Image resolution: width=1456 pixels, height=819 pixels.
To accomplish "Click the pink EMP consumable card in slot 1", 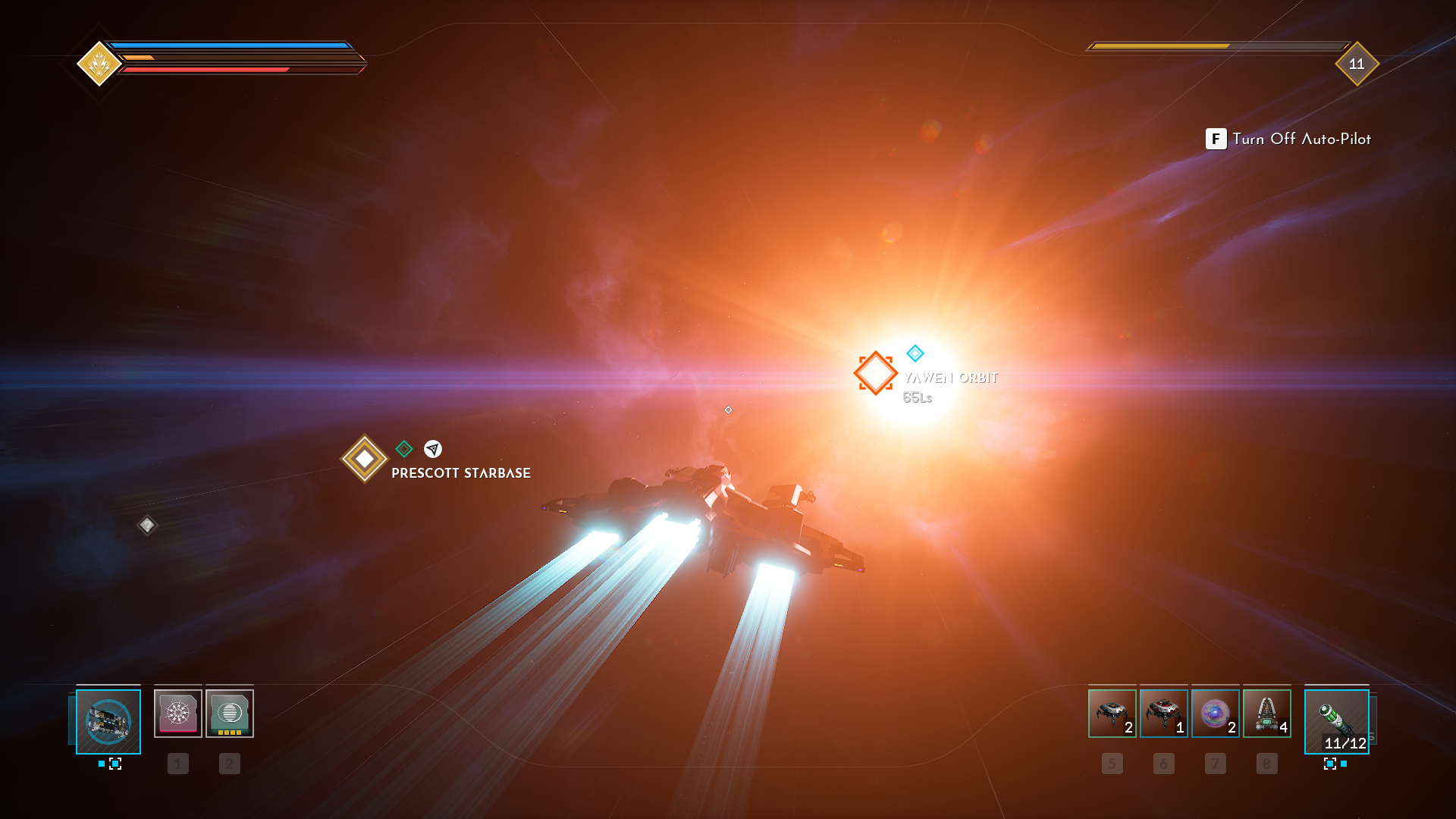I will [x=178, y=712].
